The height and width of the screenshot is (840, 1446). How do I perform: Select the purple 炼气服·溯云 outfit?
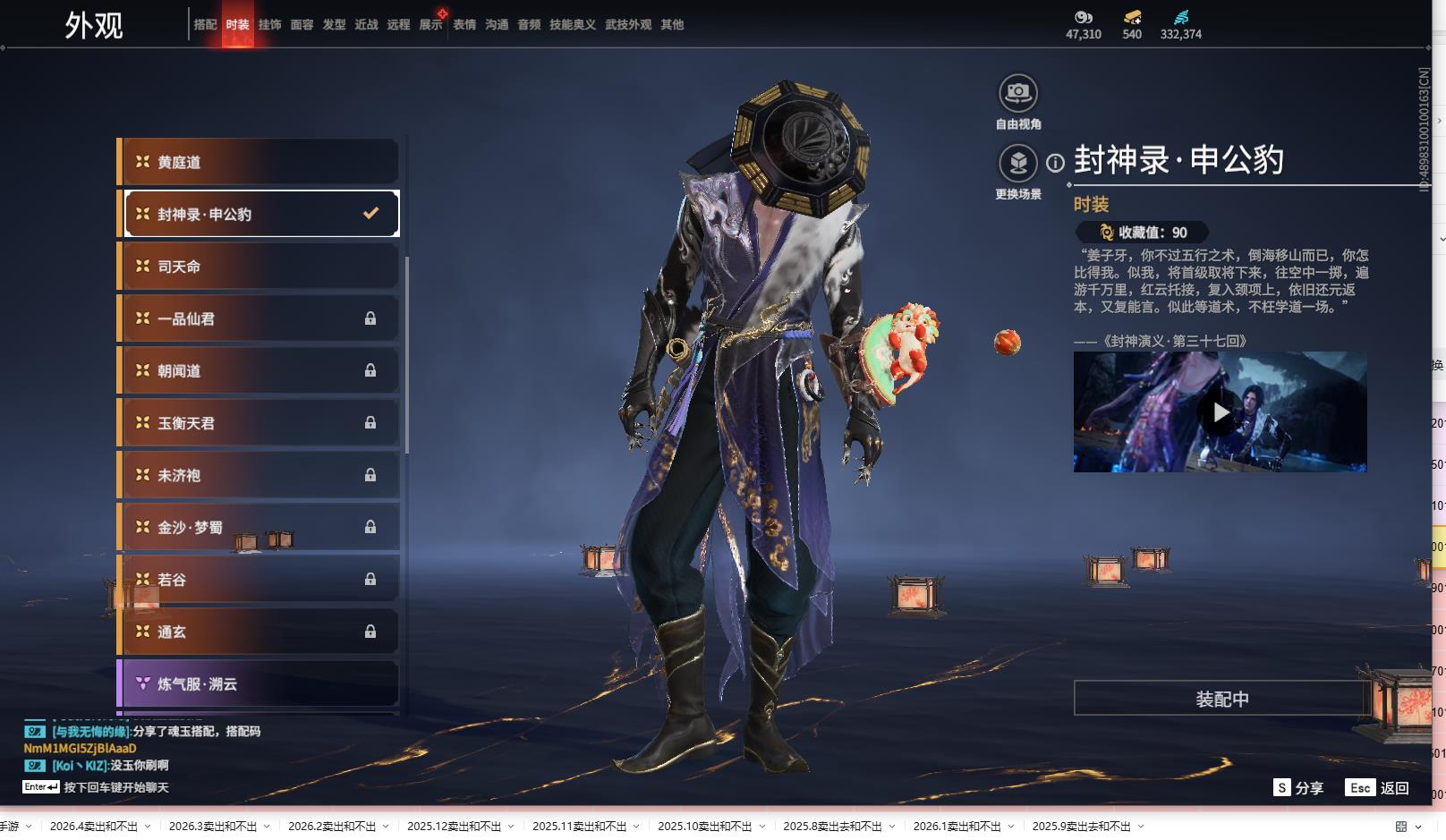(259, 684)
